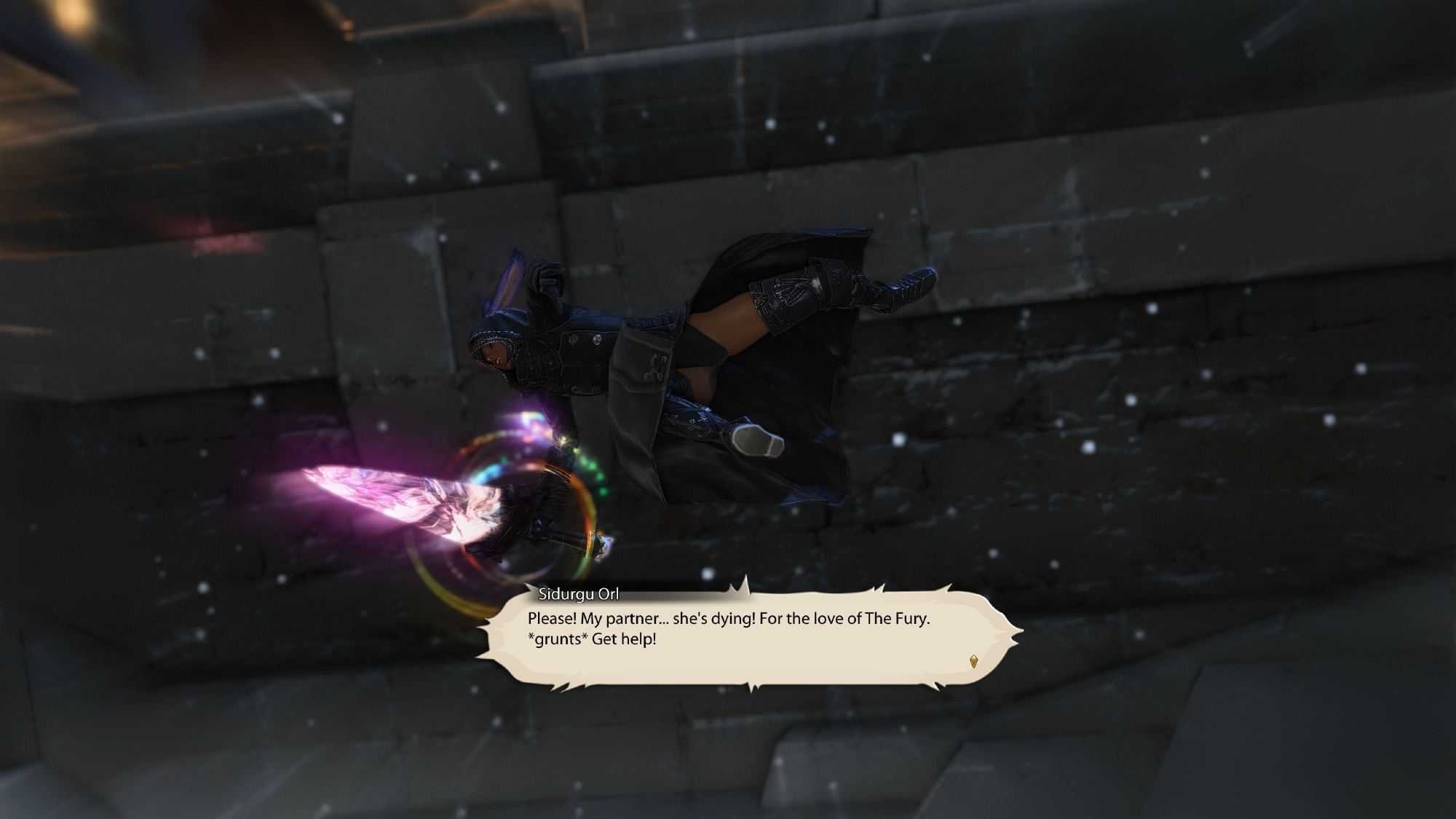Image resolution: width=1456 pixels, height=819 pixels.
Task: Advance dialogue using the gold arrow indicator
Action: [x=973, y=661]
